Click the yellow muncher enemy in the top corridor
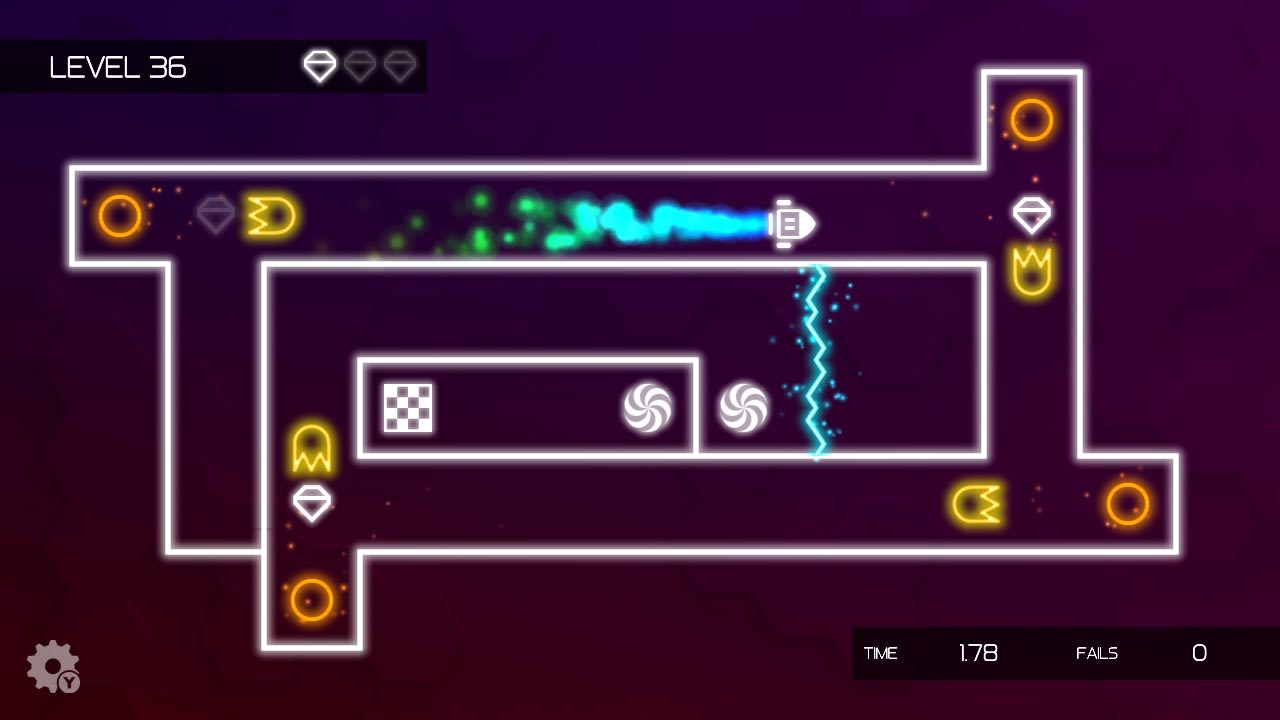This screenshot has width=1280, height=720. tap(272, 216)
